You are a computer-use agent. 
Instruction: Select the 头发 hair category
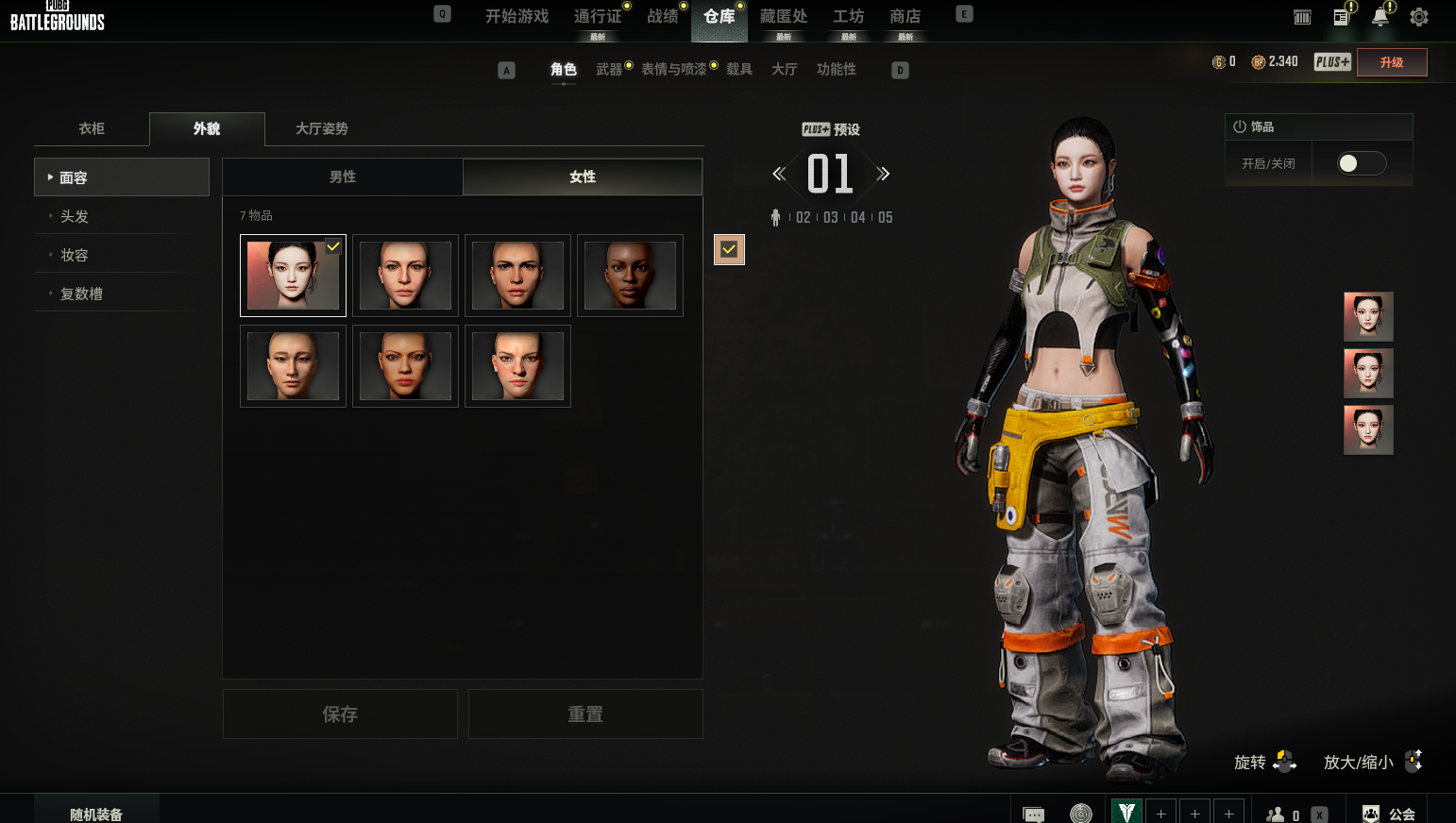pyautogui.click(x=75, y=216)
